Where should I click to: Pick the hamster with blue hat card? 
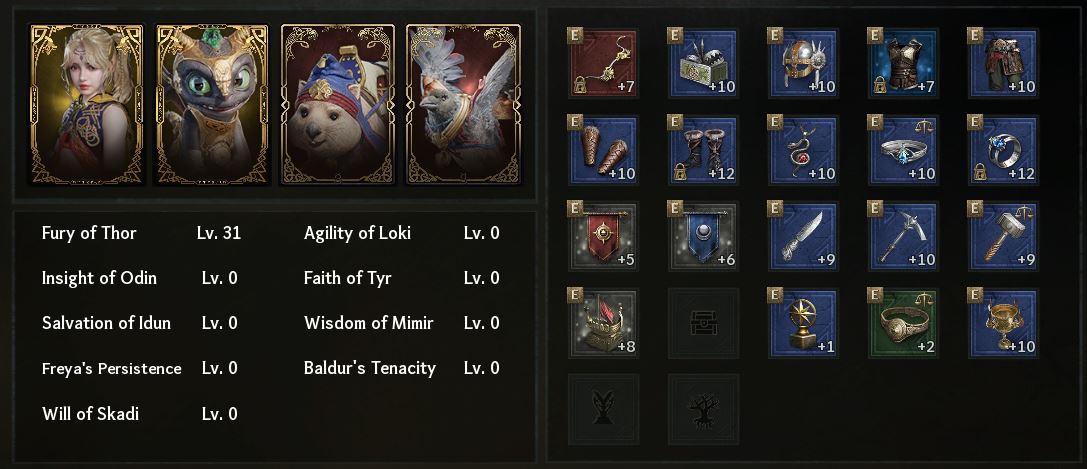pos(338,105)
